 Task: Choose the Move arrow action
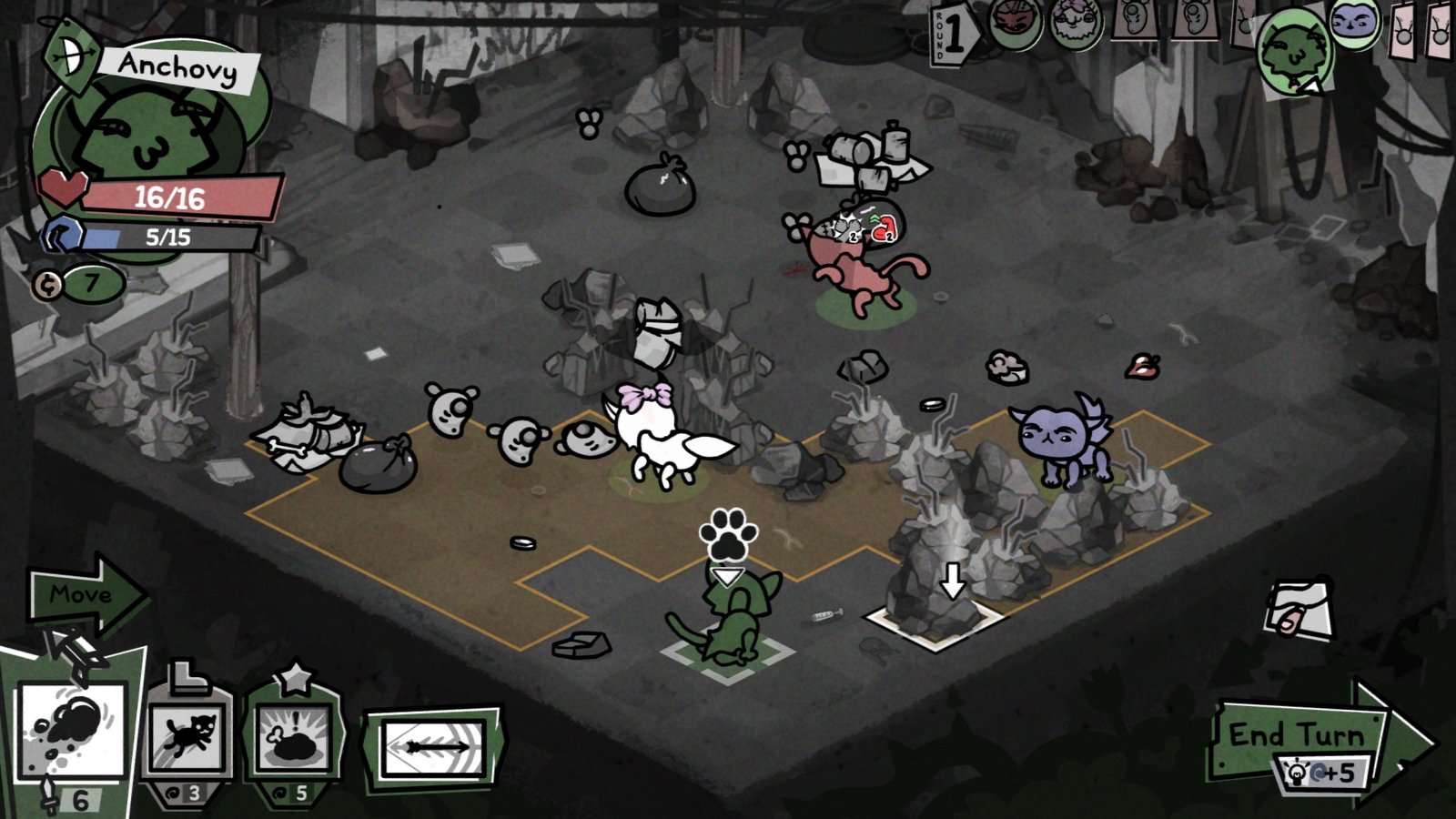[x=84, y=595]
